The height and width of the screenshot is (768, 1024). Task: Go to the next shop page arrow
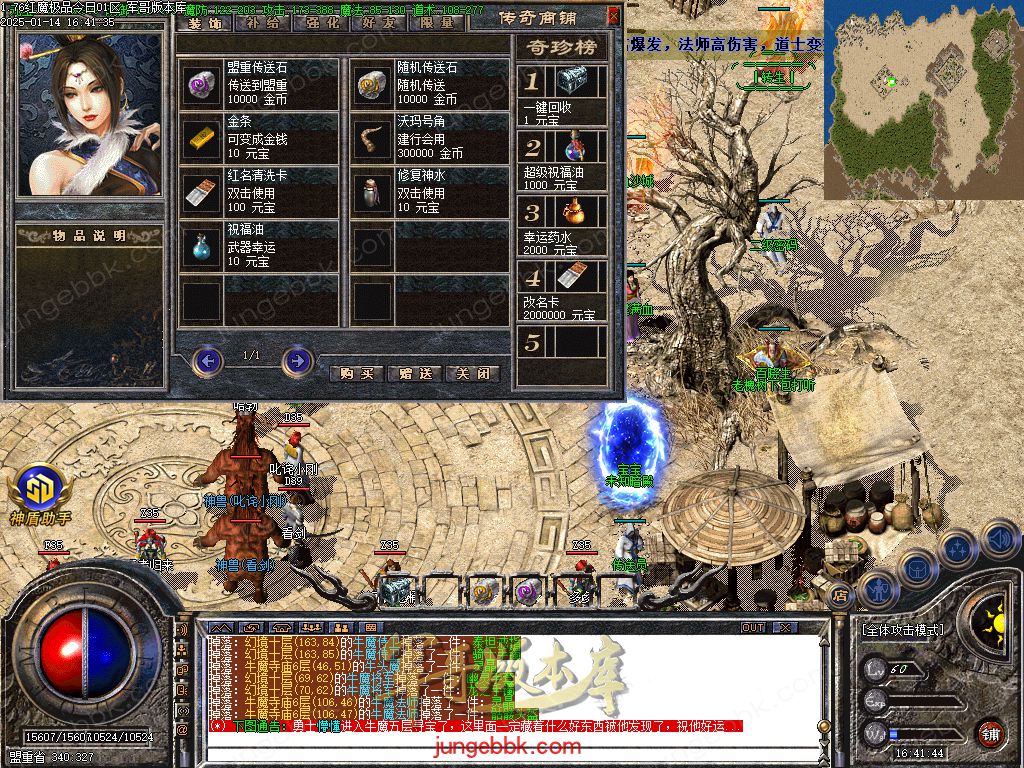point(297,360)
